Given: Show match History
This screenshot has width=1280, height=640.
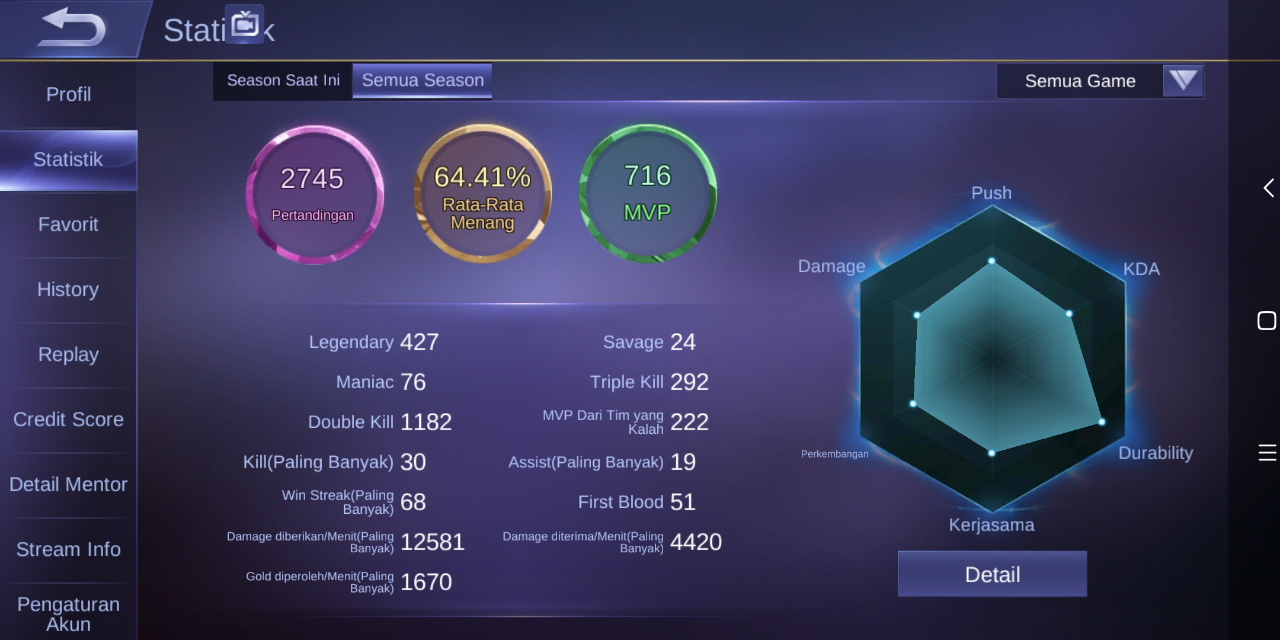Looking at the screenshot, I should point(68,289).
